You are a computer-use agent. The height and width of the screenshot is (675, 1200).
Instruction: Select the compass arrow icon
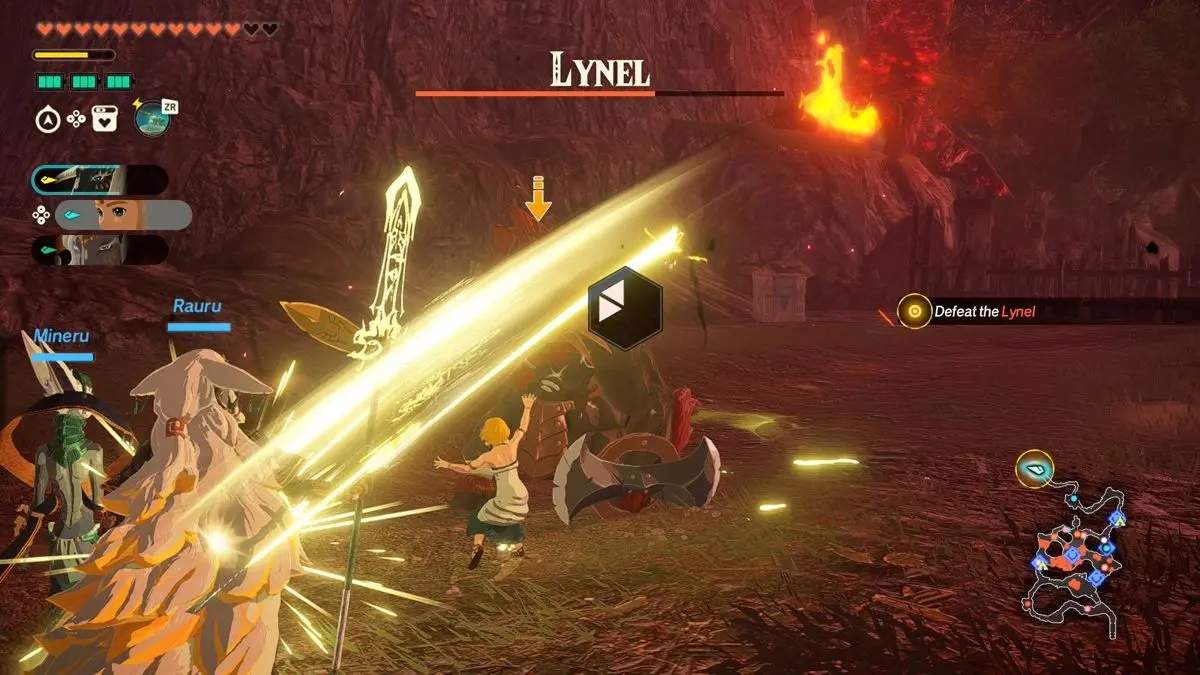(x=47, y=120)
